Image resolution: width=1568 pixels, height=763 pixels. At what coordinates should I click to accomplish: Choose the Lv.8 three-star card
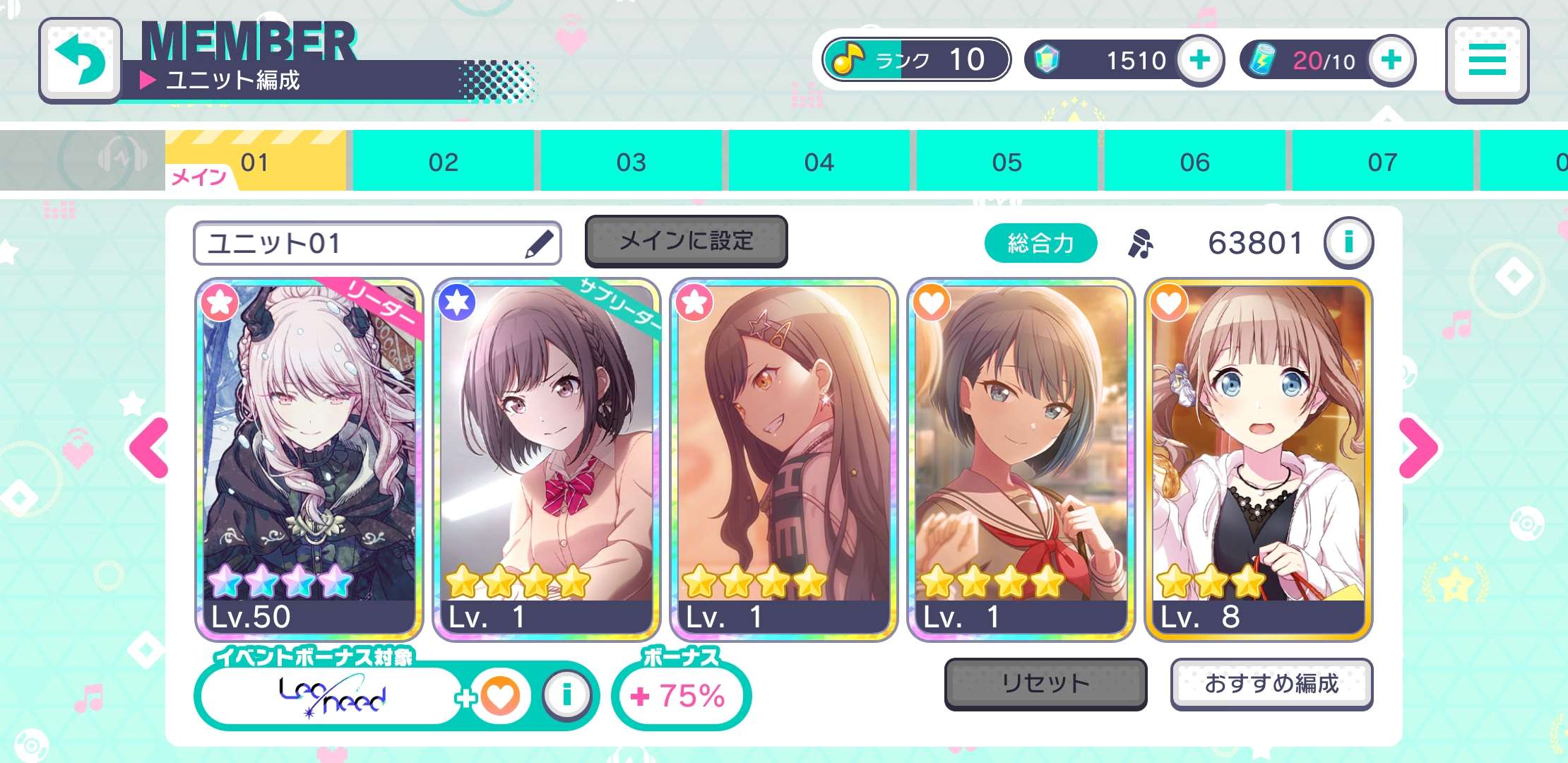click(1258, 459)
